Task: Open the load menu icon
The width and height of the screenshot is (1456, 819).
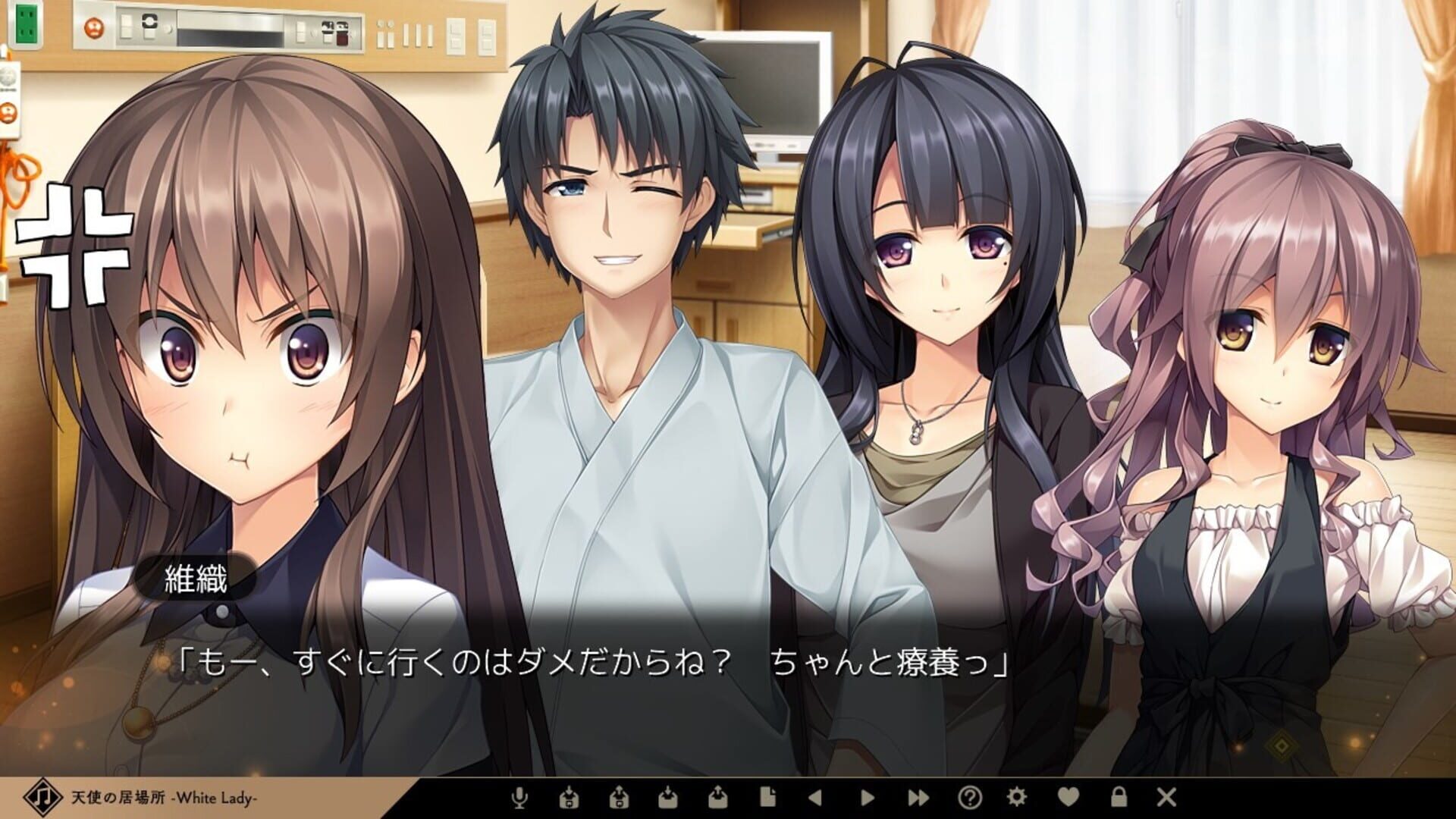Action: point(717,798)
